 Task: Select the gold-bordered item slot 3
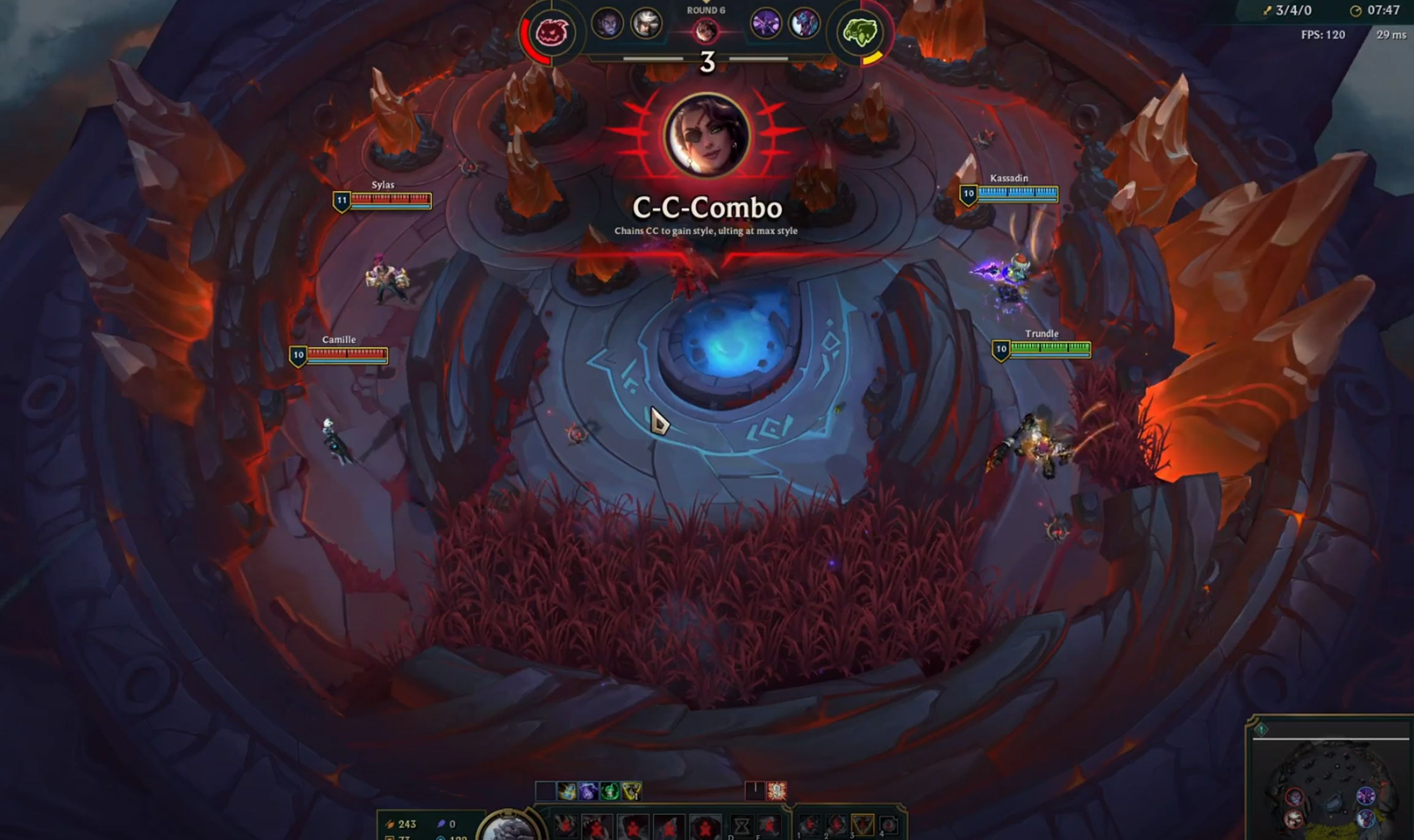[862, 825]
